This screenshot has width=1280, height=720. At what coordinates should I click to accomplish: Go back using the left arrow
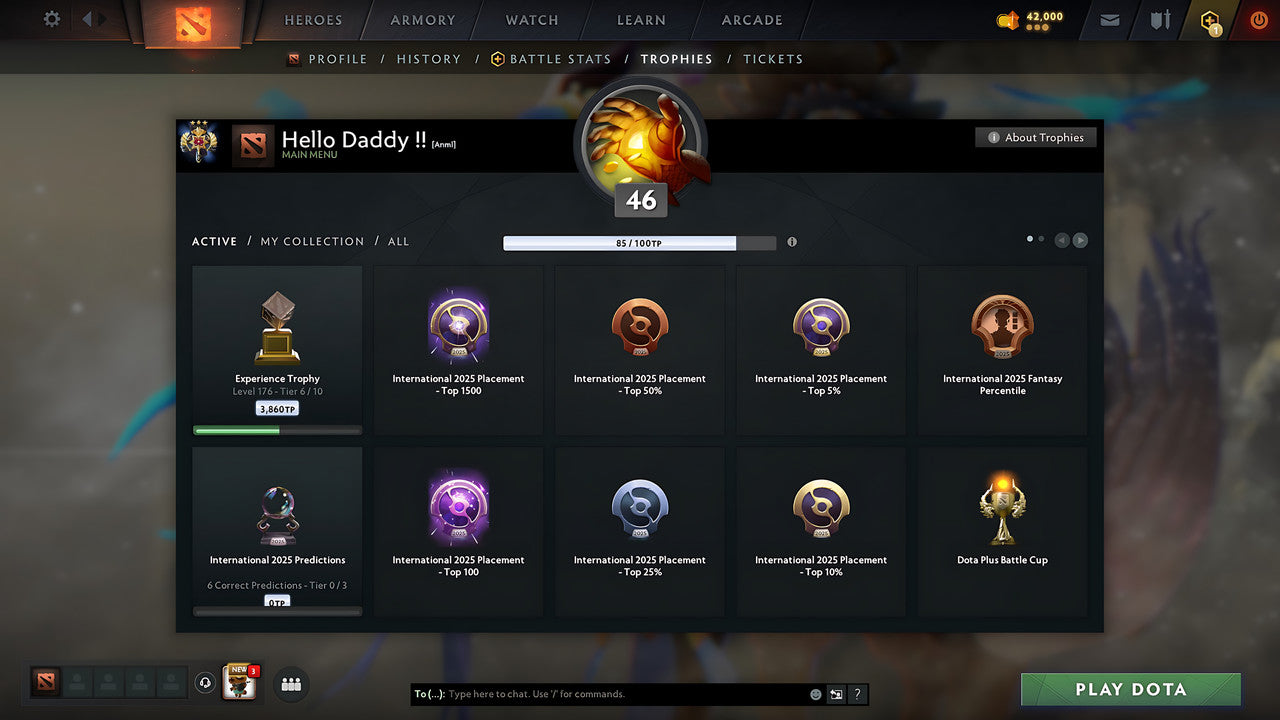pyautogui.click(x=1062, y=240)
